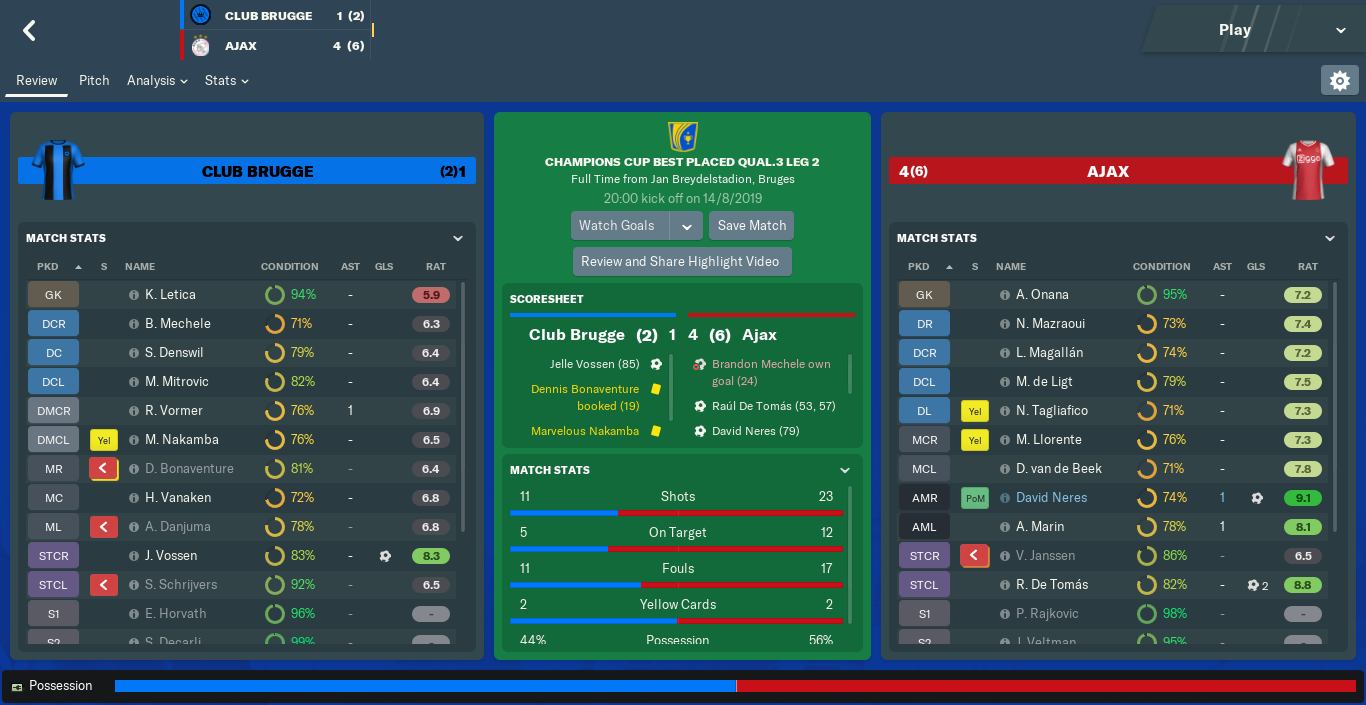Open the Stats dropdown menu
The height and width of the screenshot is (705, 1366).
point(226,80)
